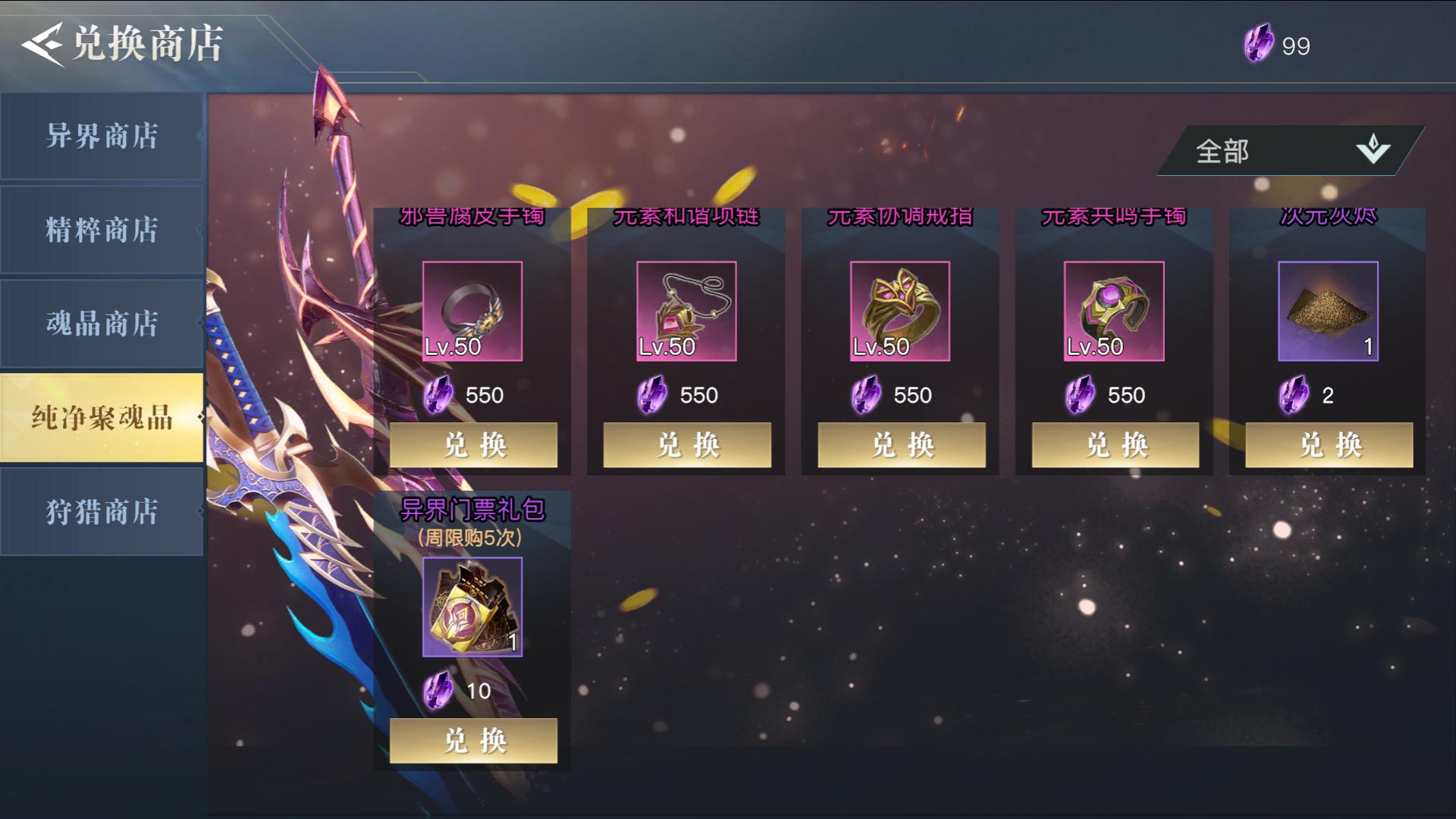Open the 精粹商店 tab
This screenshot has height=819, width=1456.
(102, 230)
